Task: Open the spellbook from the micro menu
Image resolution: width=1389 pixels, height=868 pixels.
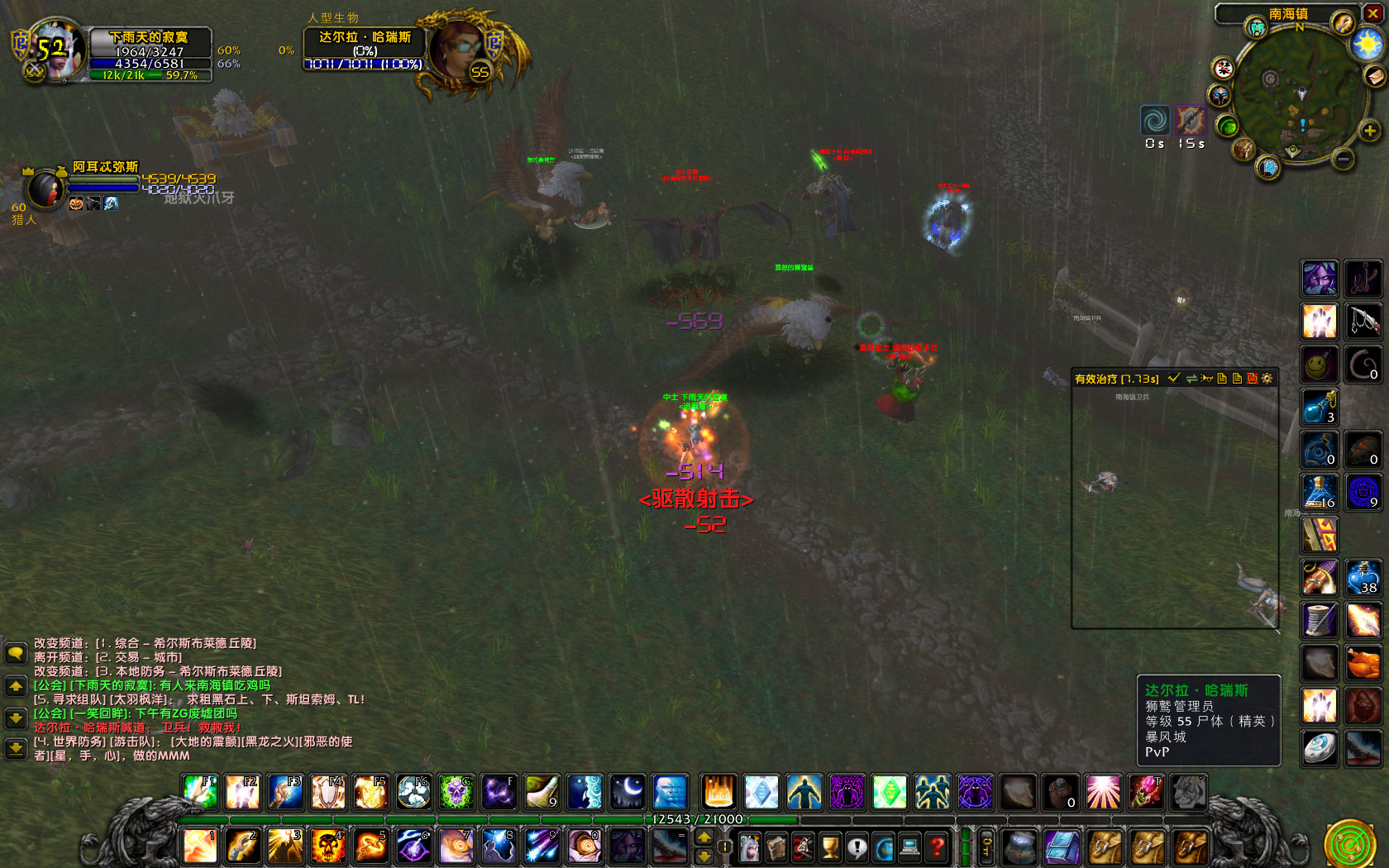Action: (x=778, y=847)
